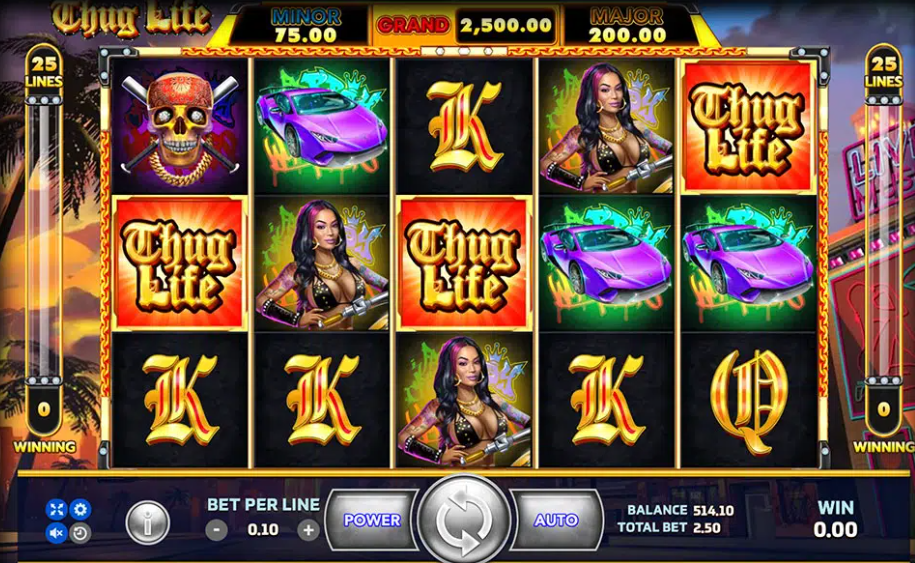Open the game history clock icon
The image size is (915, 563).
(x=80, y=533)
